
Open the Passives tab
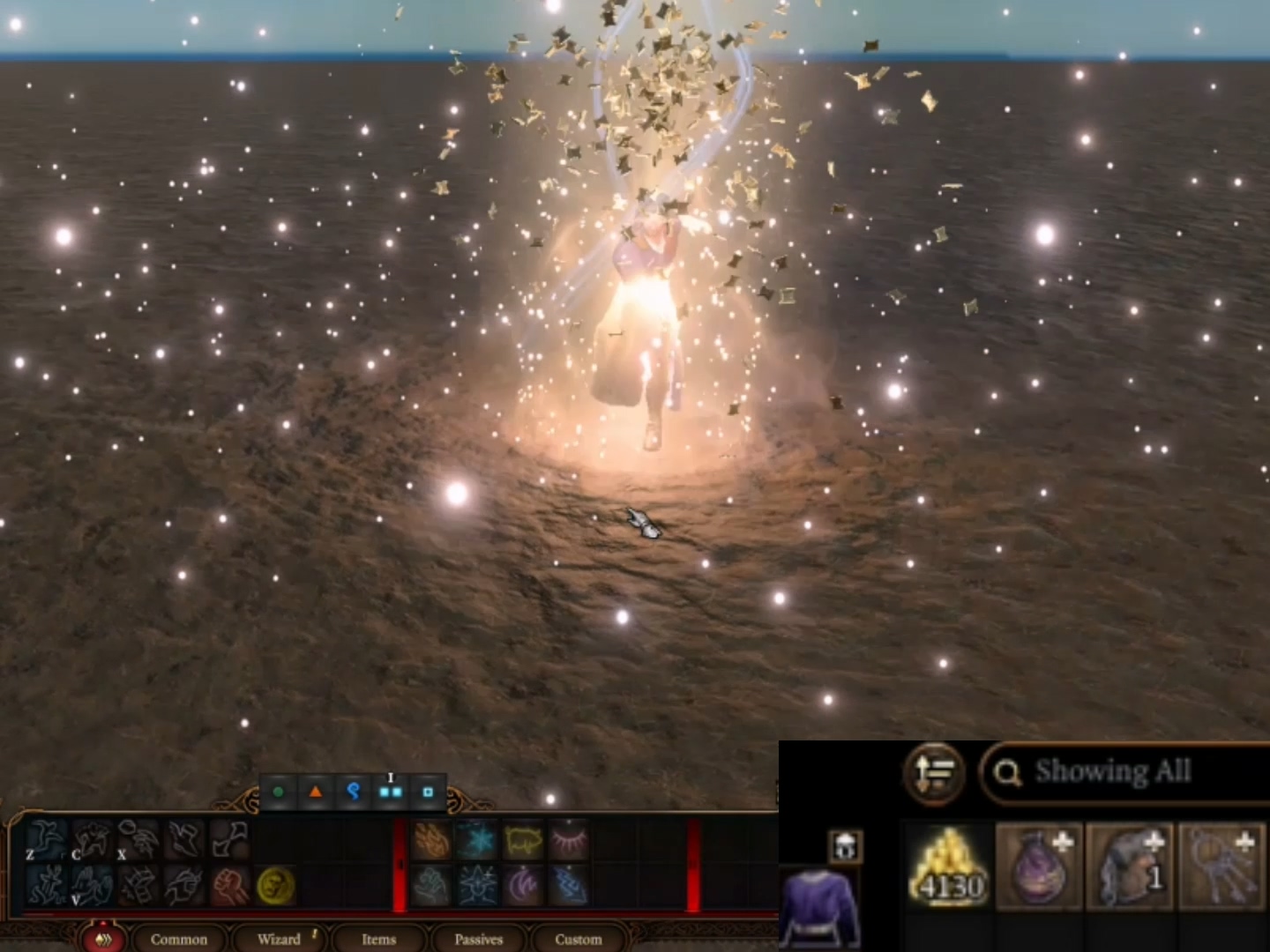[x=478, y=940]
